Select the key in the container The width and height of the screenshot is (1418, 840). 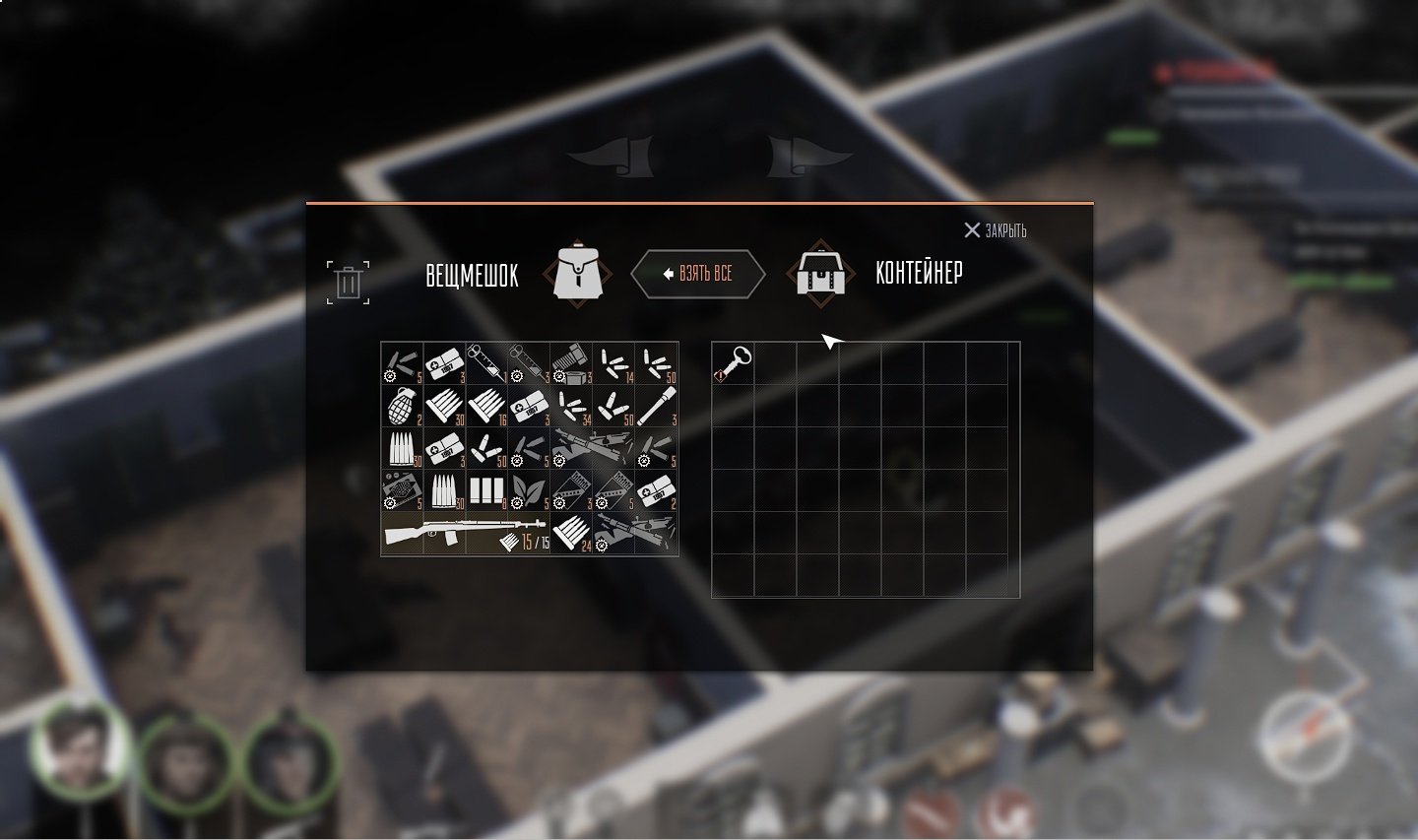click(733, 363)
